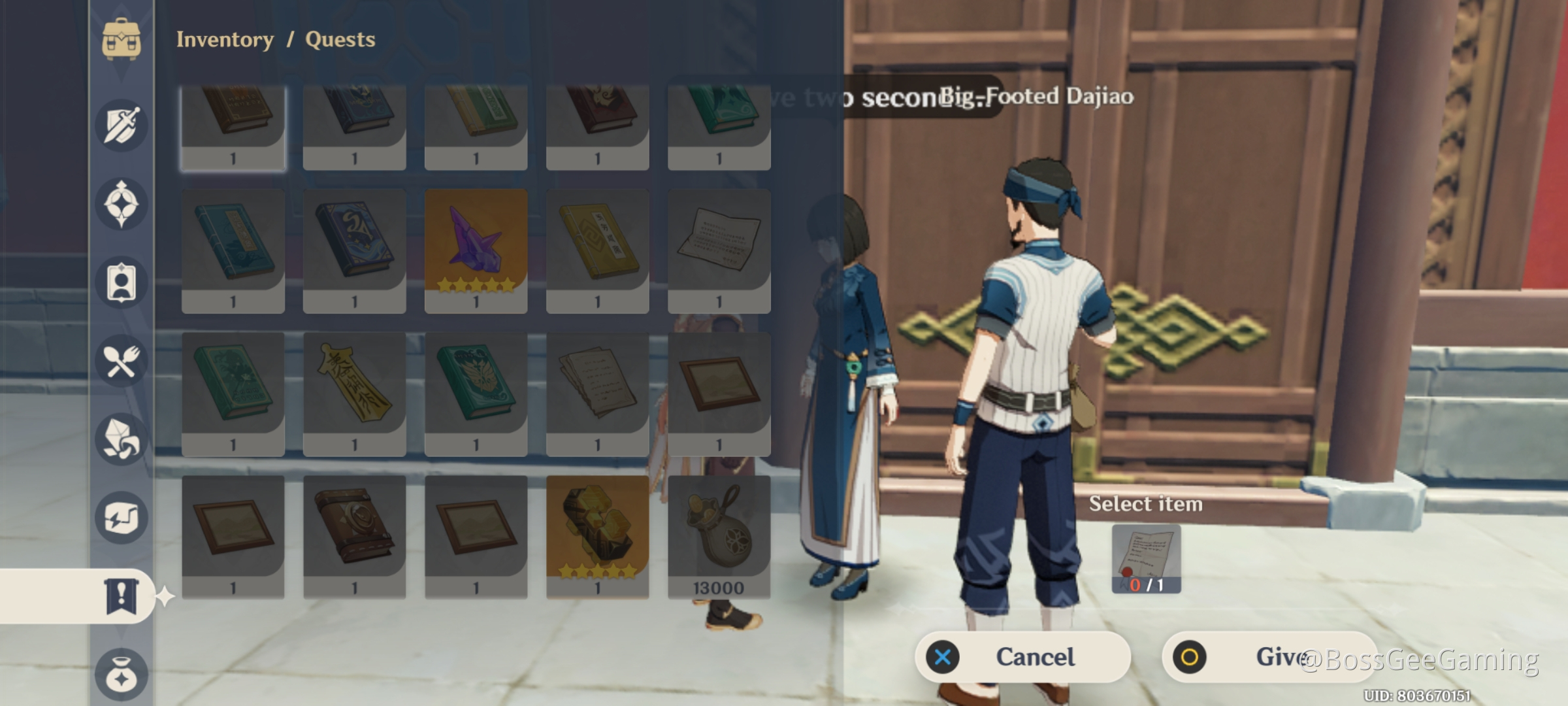Click the Inventory breadcrumb label
1568x706 pixels.
[223, 39]
